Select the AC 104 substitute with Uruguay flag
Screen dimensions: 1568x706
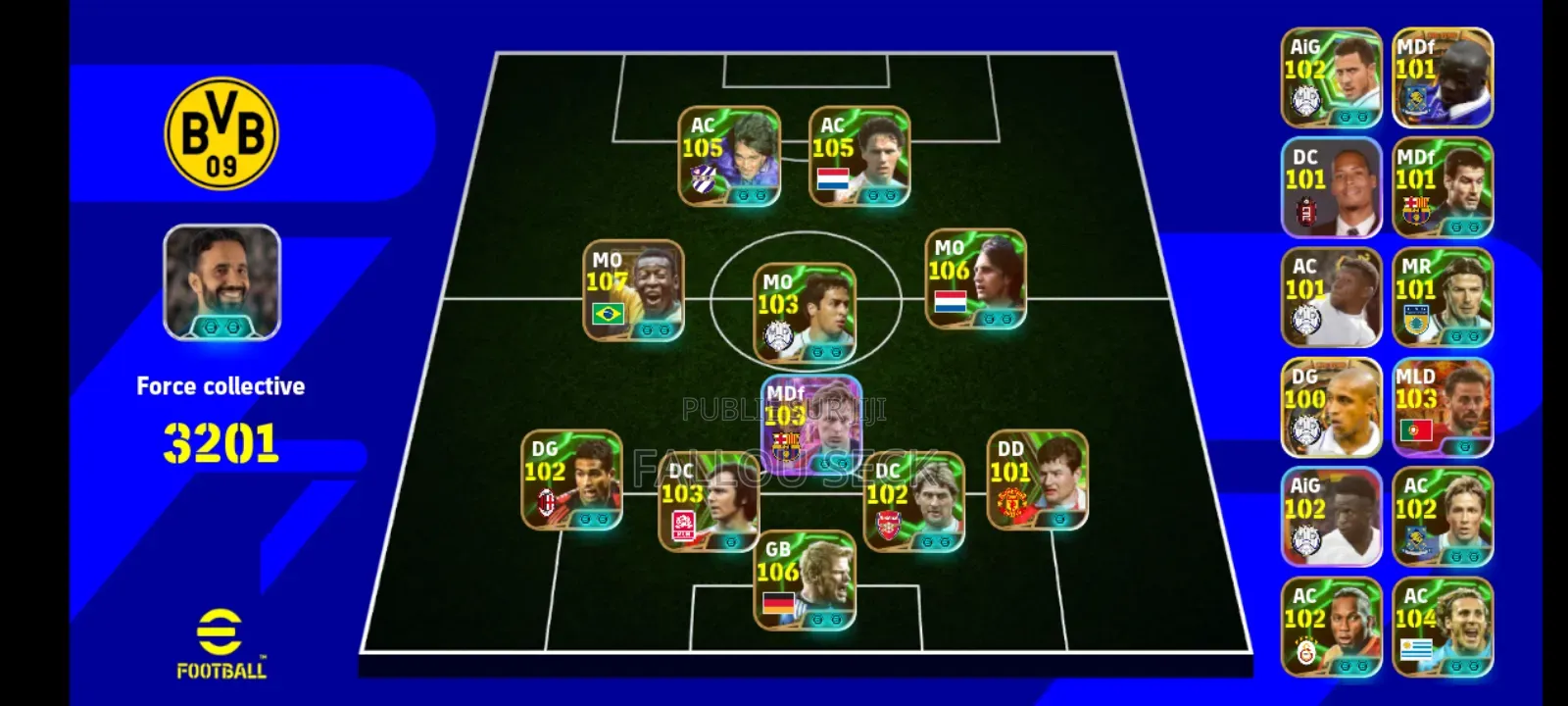coord(1443,628)
